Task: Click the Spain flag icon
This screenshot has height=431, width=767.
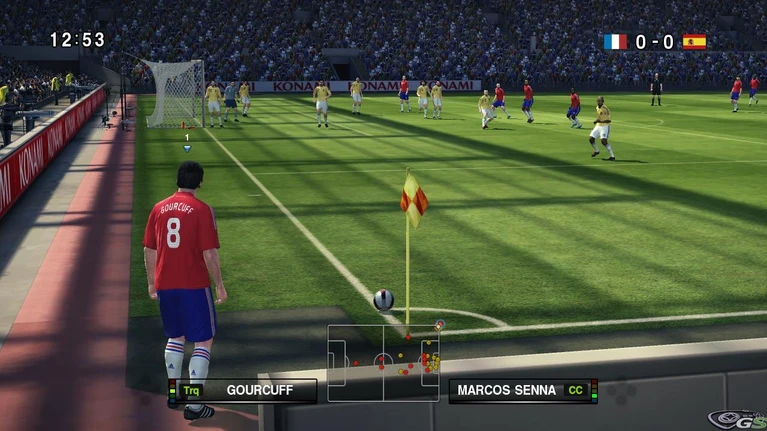Action: tap(694, 42)
